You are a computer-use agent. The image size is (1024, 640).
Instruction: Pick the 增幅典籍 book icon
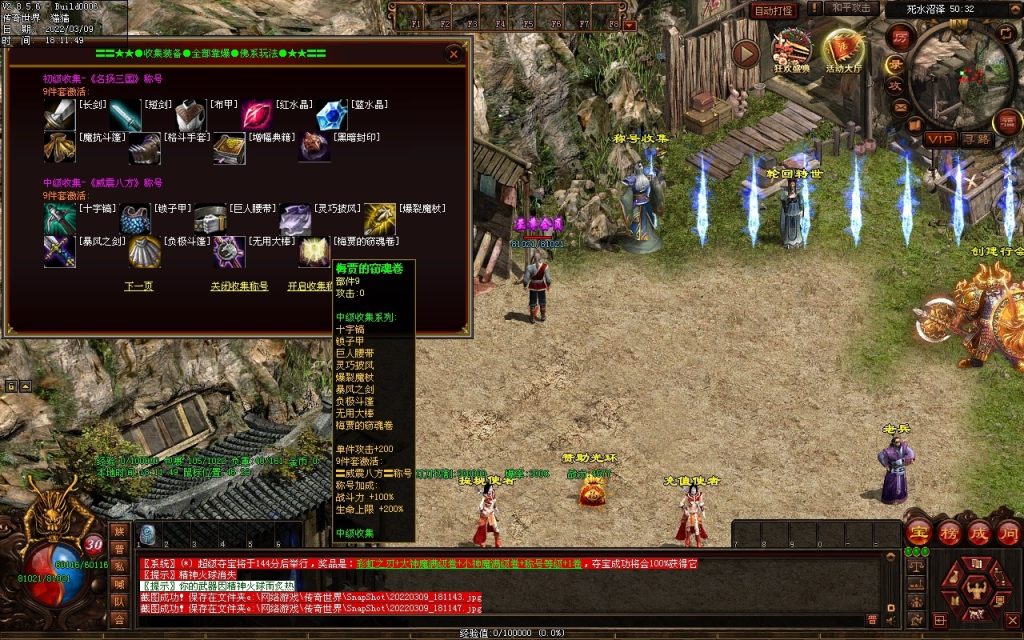tap(229, 149)
